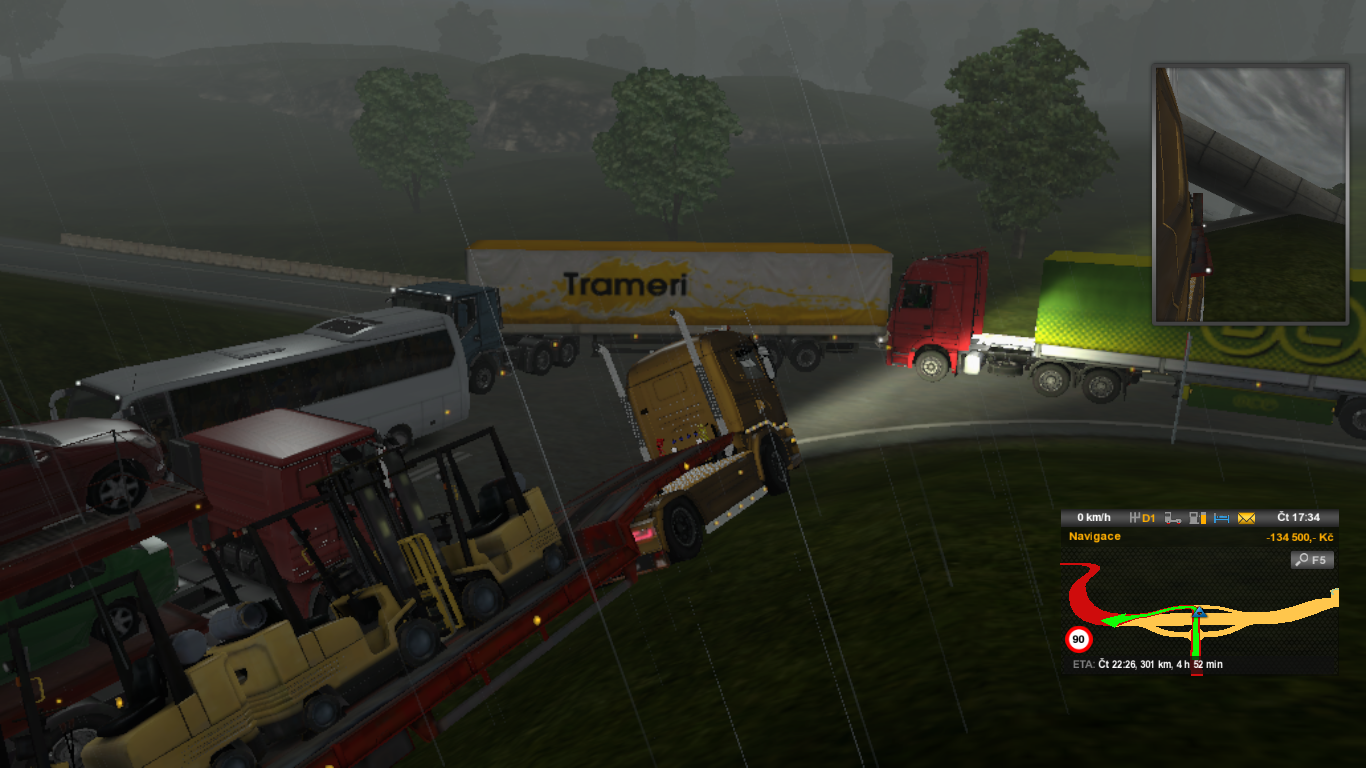Image resolution: width=1366 pixels, height=768 pixels.
Task: Toggle the 0 km/h speed readout
Action: point(1093,518)
